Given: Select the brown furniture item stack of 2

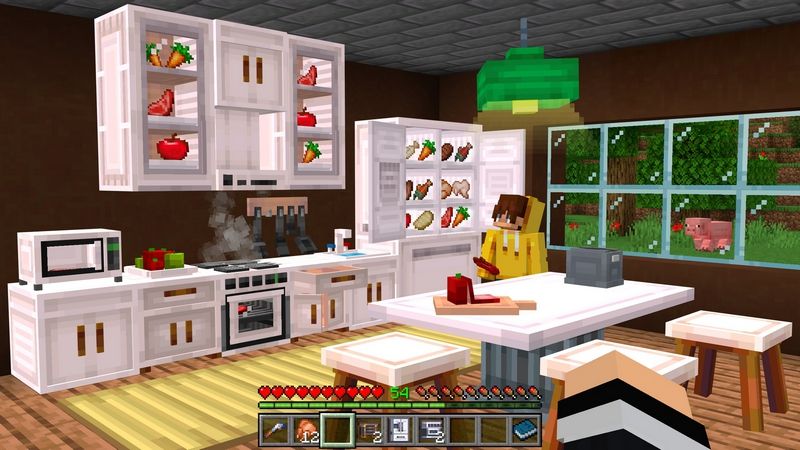Looking at the screenshot, I should 368,430.
